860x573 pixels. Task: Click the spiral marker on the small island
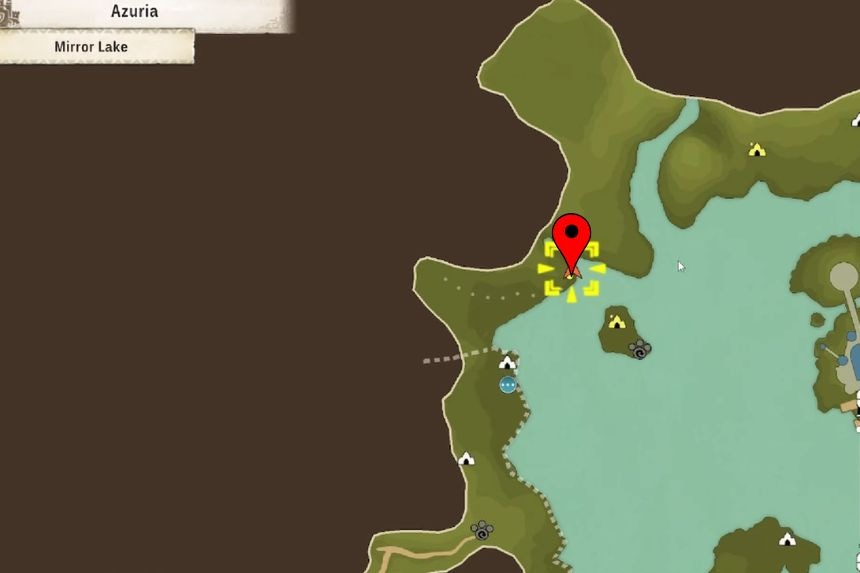[x=640, y=349]
